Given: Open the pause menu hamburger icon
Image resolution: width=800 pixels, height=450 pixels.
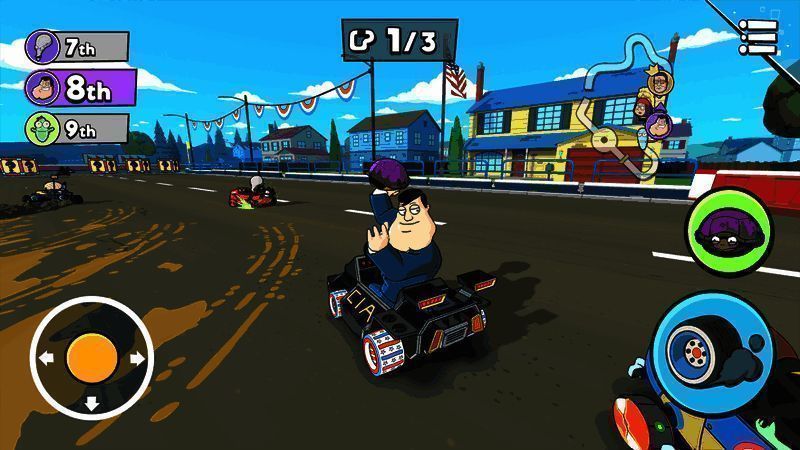Looking at the screenshot, I should click(759, 37).
